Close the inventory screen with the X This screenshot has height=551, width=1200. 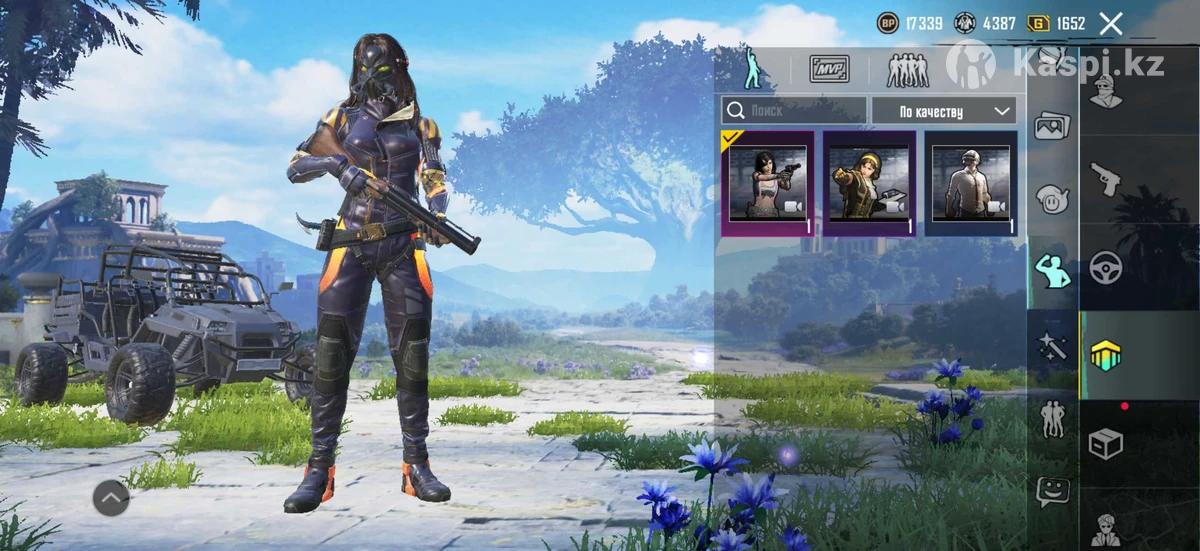point(1110,24)
